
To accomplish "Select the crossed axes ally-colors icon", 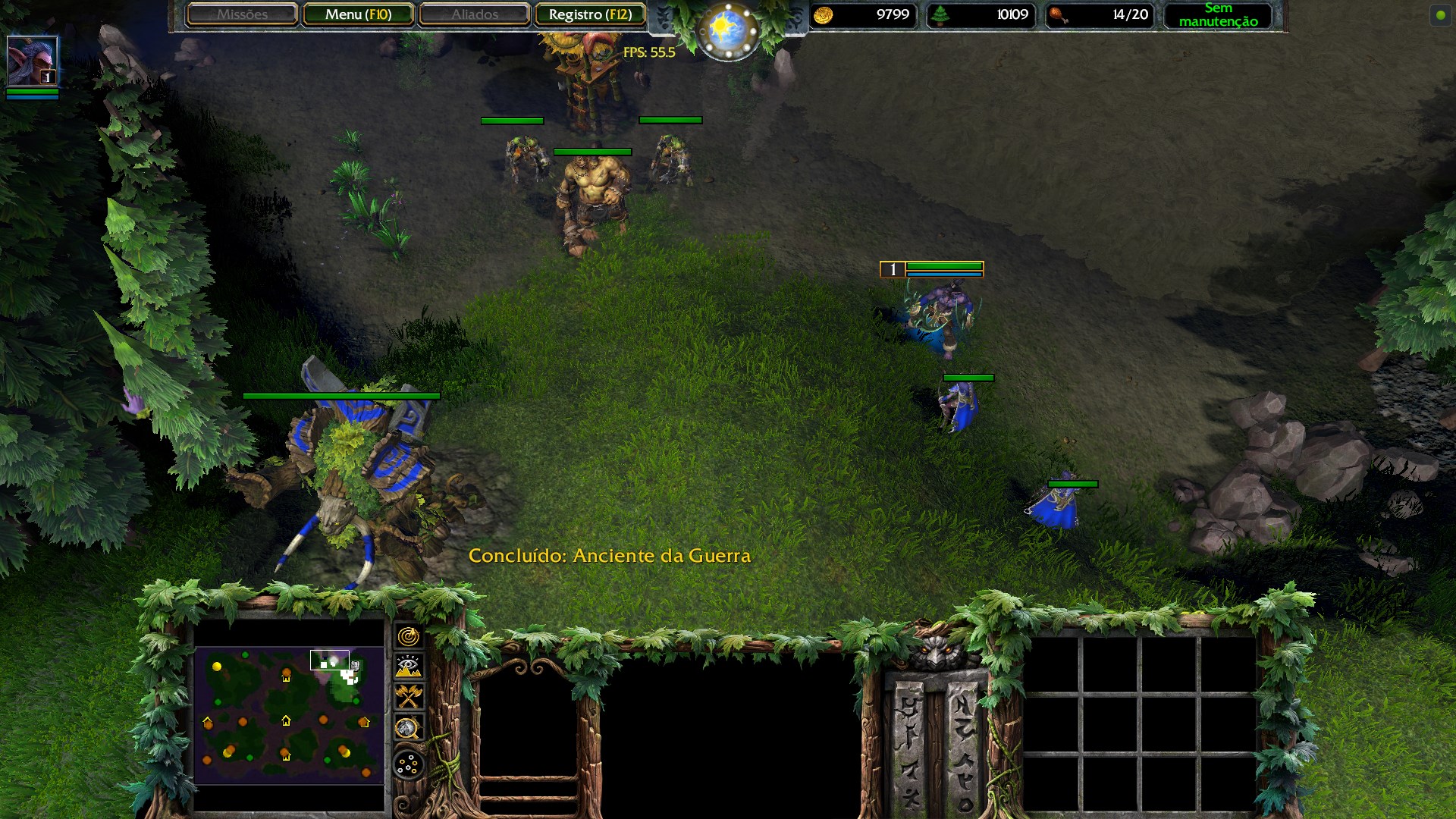I will point(409,695).
